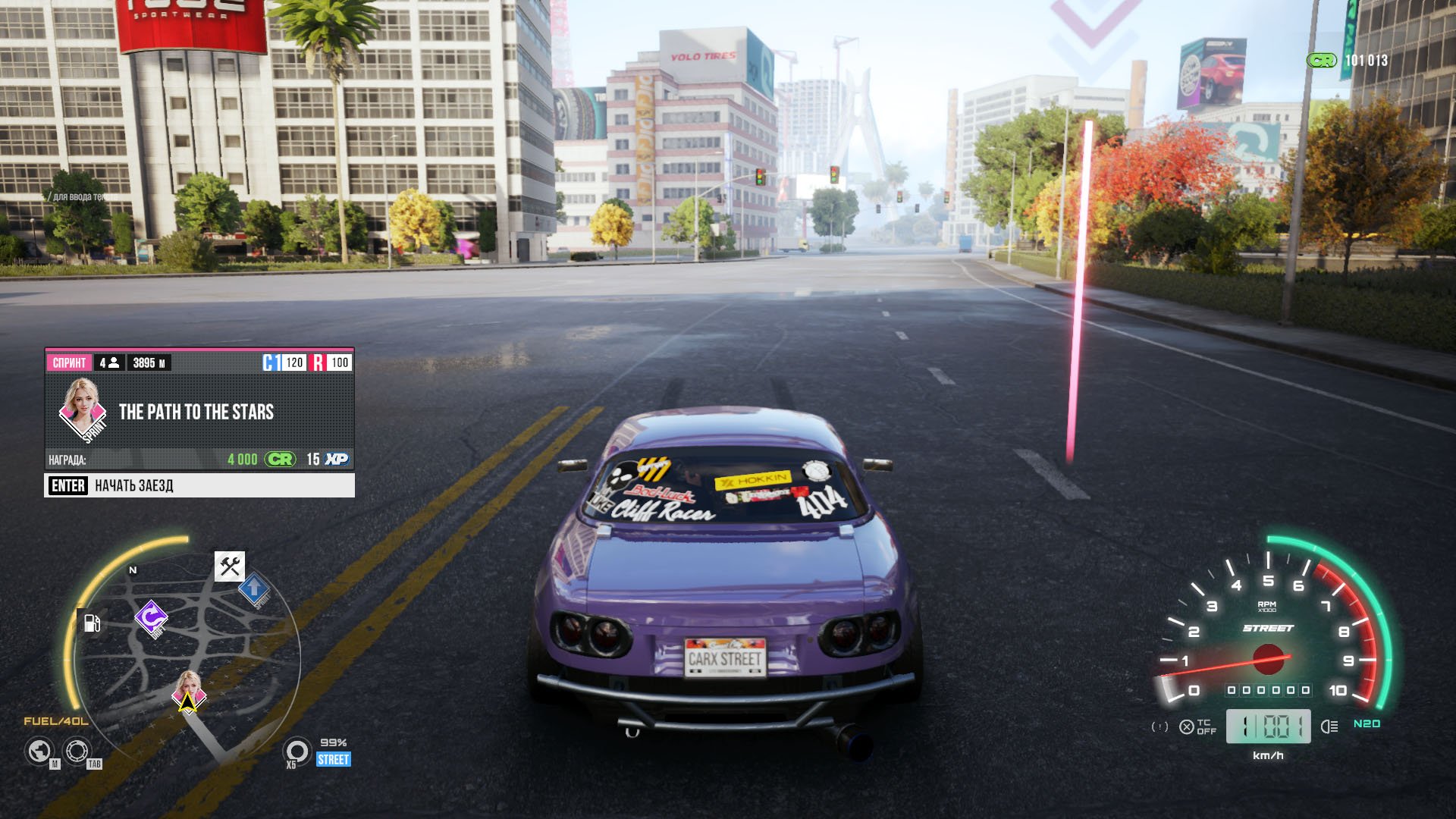Toggle the TC OFF traction control indicator

click(1197, 726)
